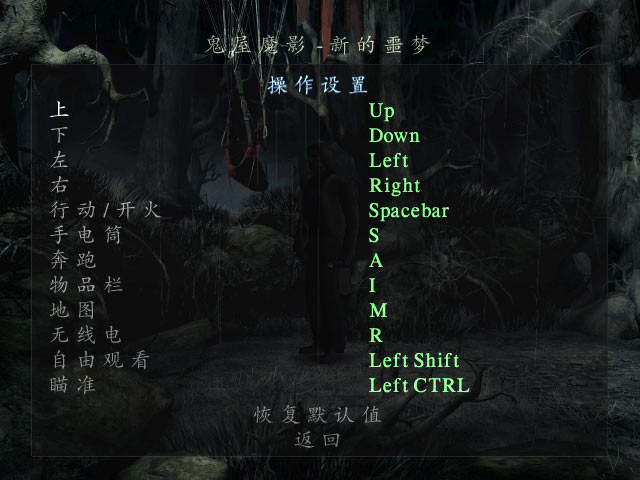Screen dimensions: 640x480
Task: Rebind the Spacebar key assignment
Action: pyautogui.click(x=408, y=211)
